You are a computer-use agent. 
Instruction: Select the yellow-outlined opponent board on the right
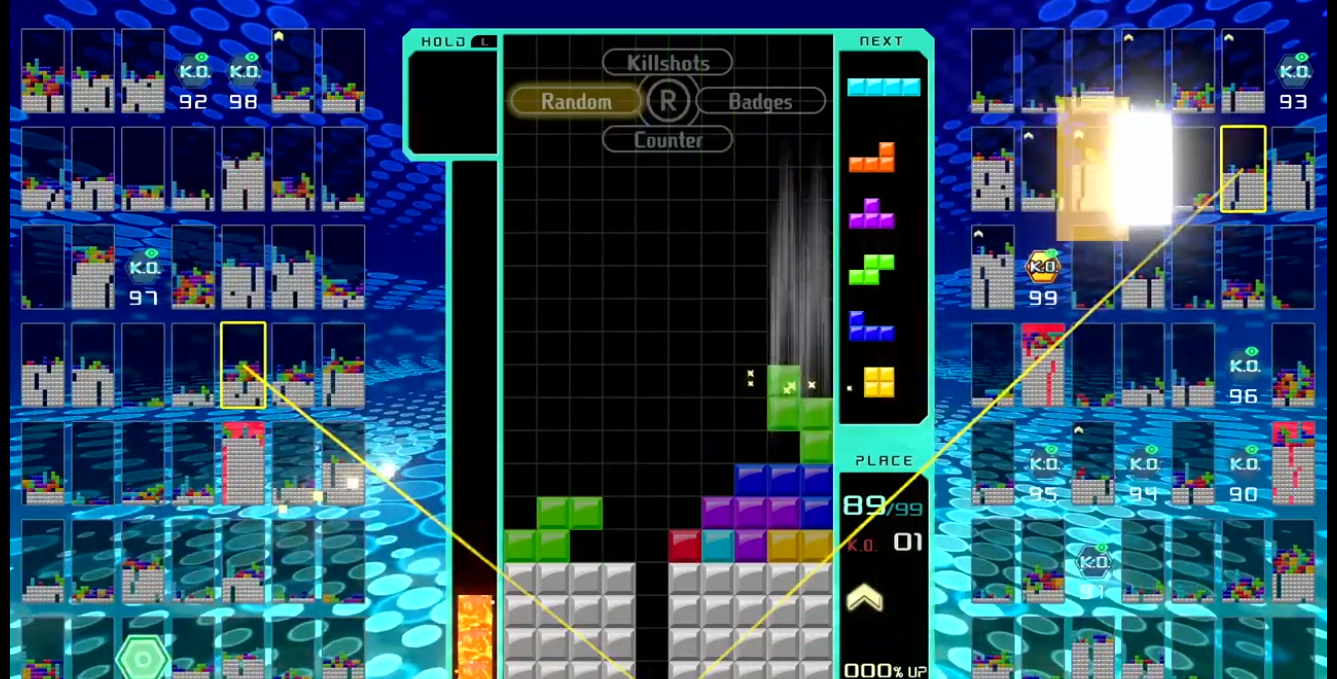pos(1243,169)
